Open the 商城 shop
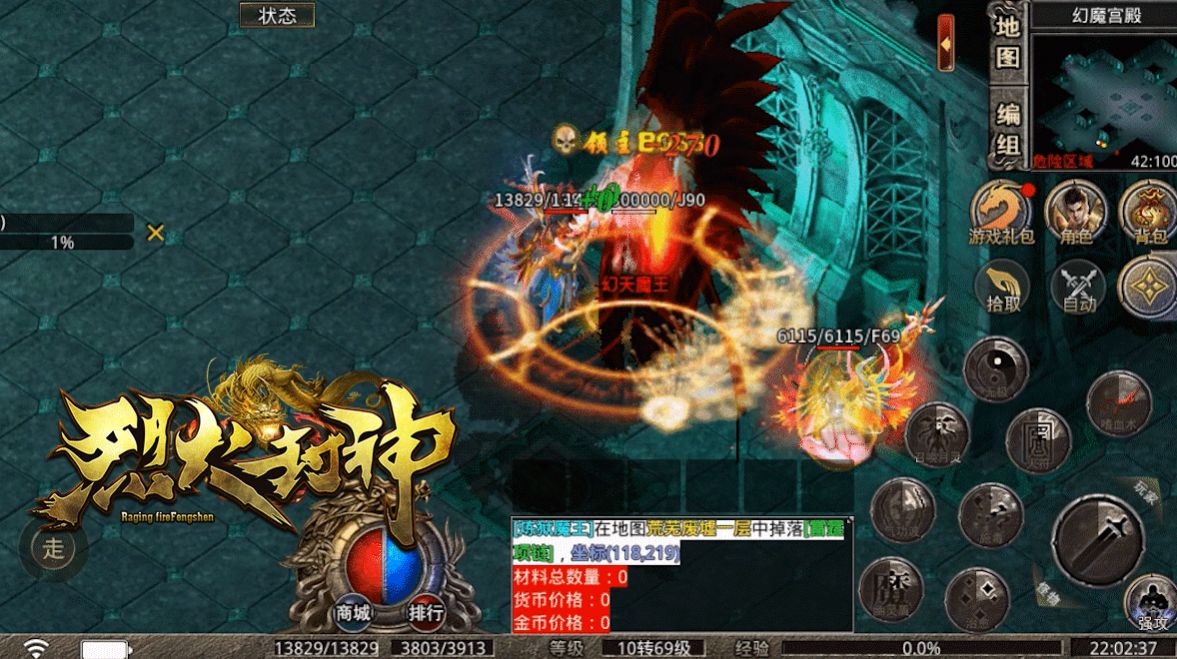Image resolution: width=1177 pixels, height=659 pixels. coord(353,611)
